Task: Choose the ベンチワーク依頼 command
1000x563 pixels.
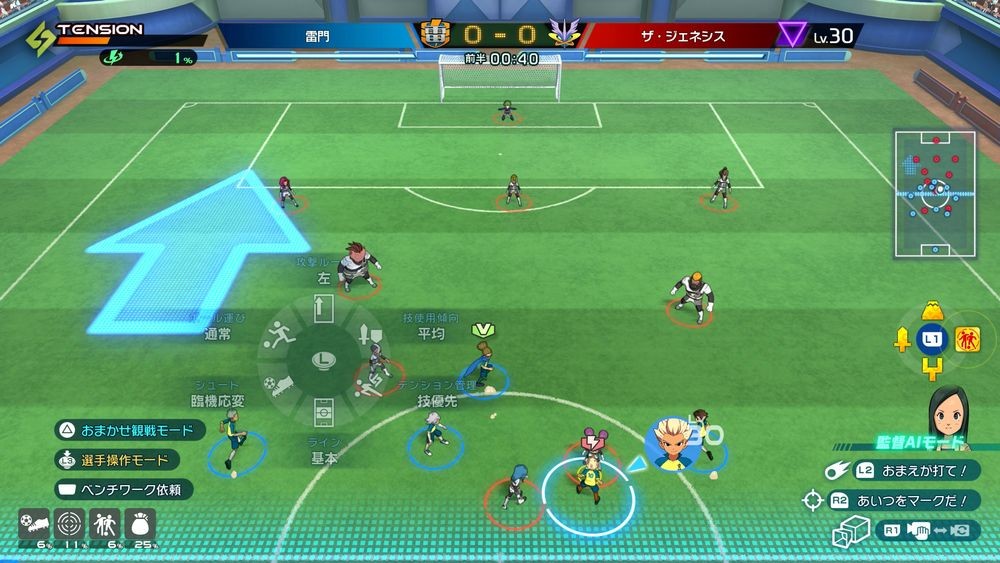Action: [124, 490]
